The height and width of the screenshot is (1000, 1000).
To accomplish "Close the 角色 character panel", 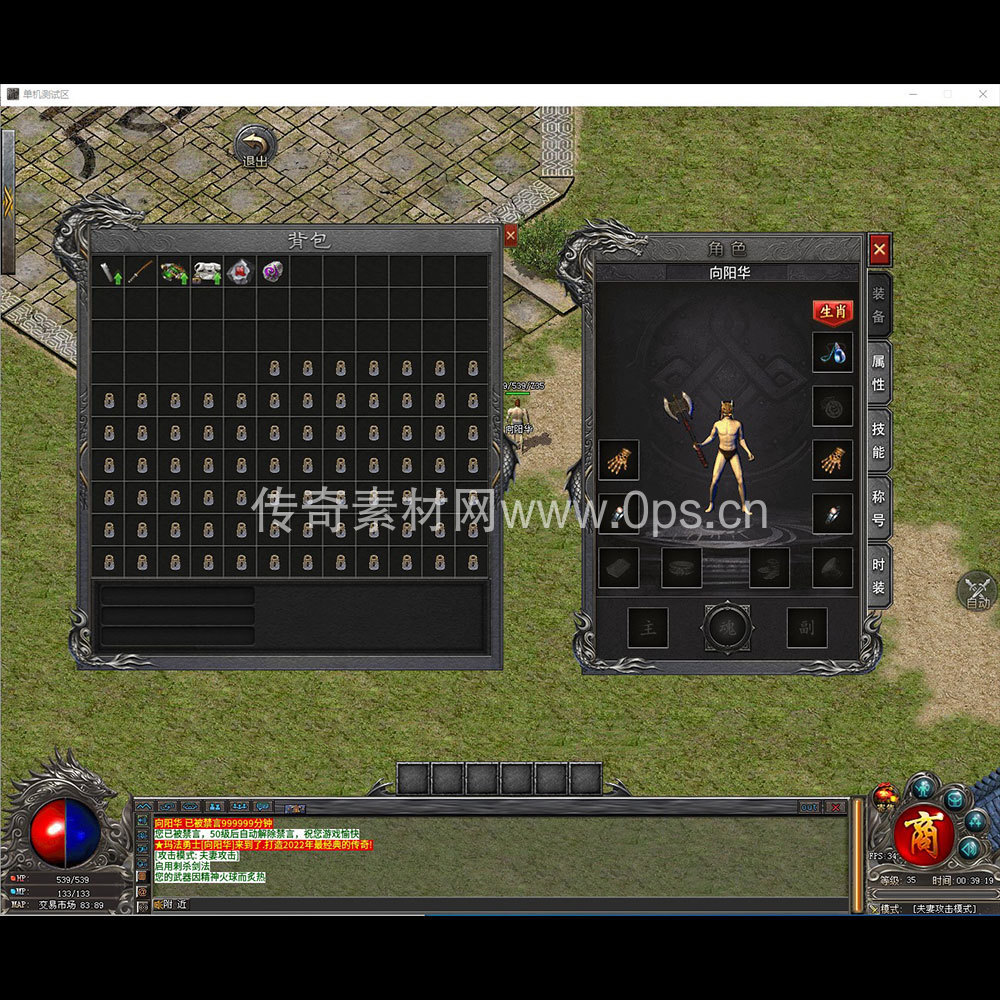I will [x=879, y=249].
